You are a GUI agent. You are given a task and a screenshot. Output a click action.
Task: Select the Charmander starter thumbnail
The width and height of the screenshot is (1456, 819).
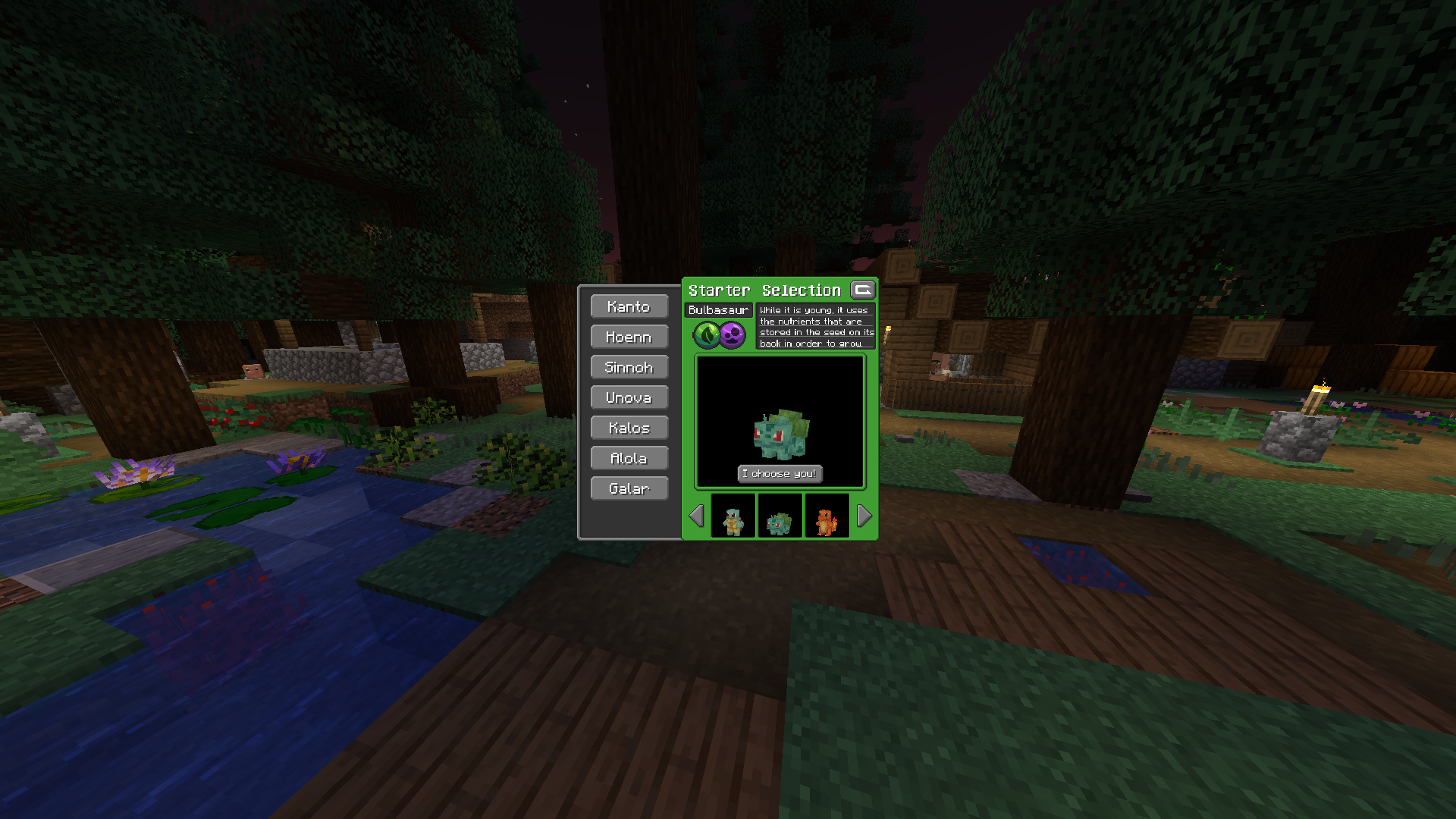[827, 516]
